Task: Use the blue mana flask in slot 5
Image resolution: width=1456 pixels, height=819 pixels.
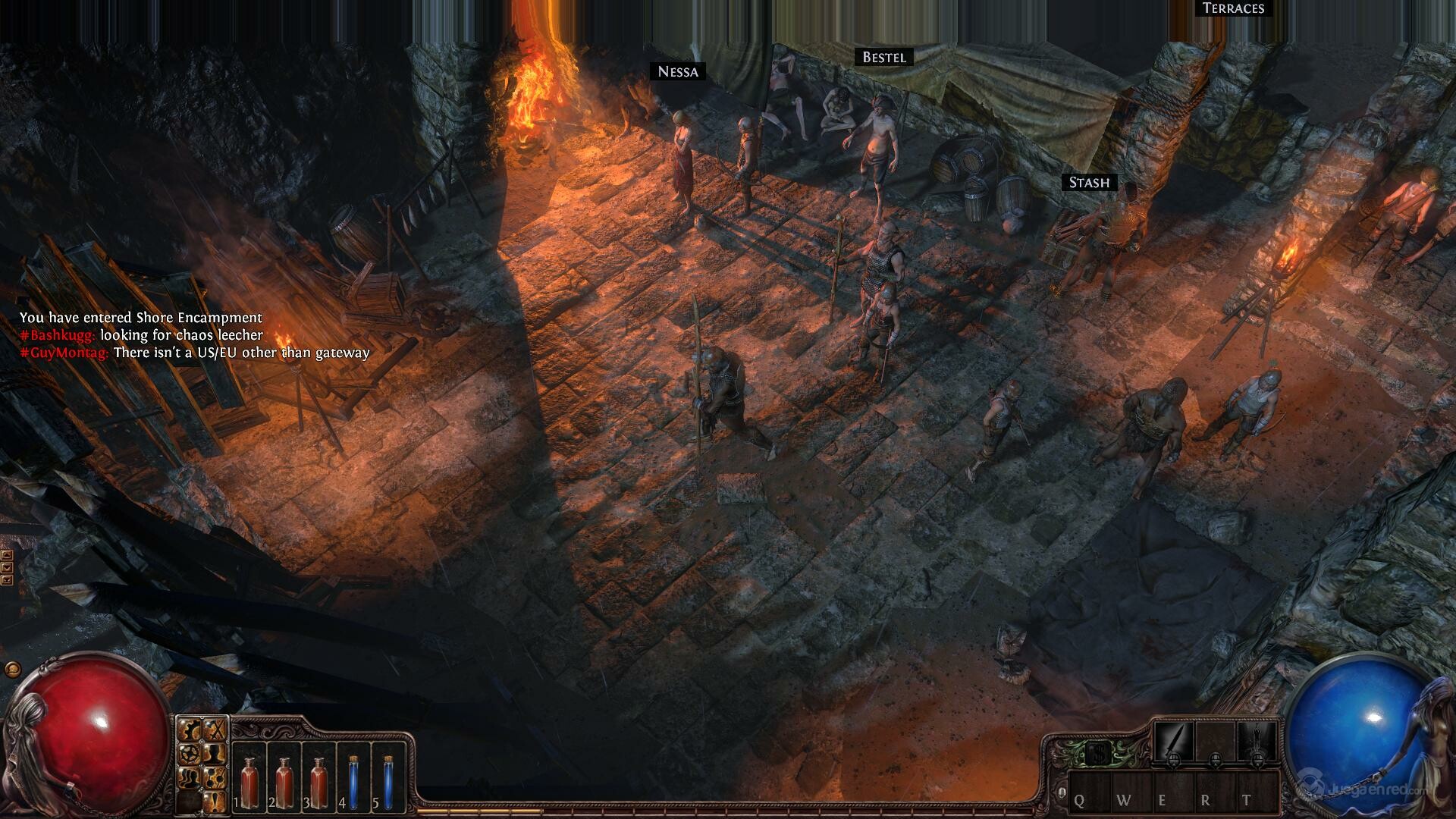Action: point(388,781)
